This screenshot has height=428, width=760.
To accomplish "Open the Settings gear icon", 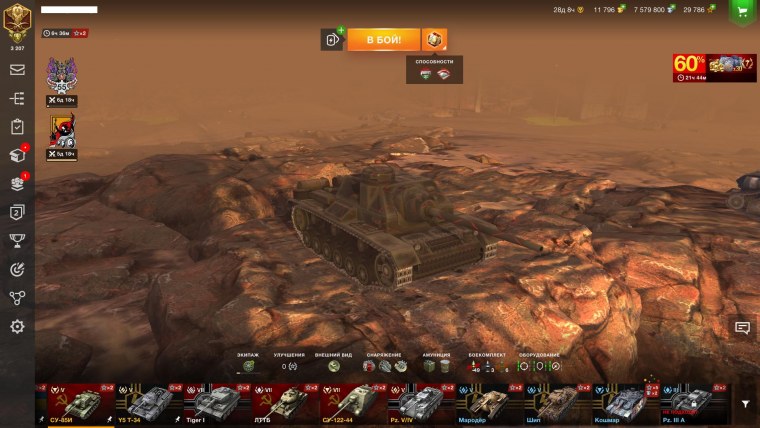I will coord(17,326).
